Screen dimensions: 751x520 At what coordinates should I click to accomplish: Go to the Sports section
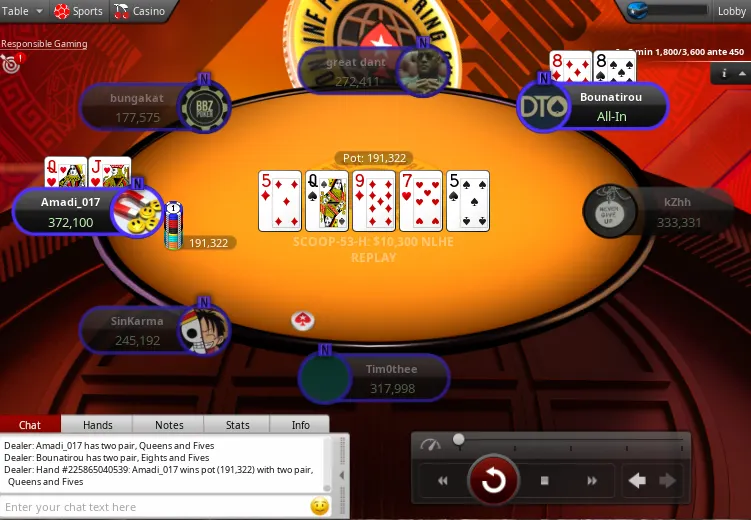[x=78, y=11]
